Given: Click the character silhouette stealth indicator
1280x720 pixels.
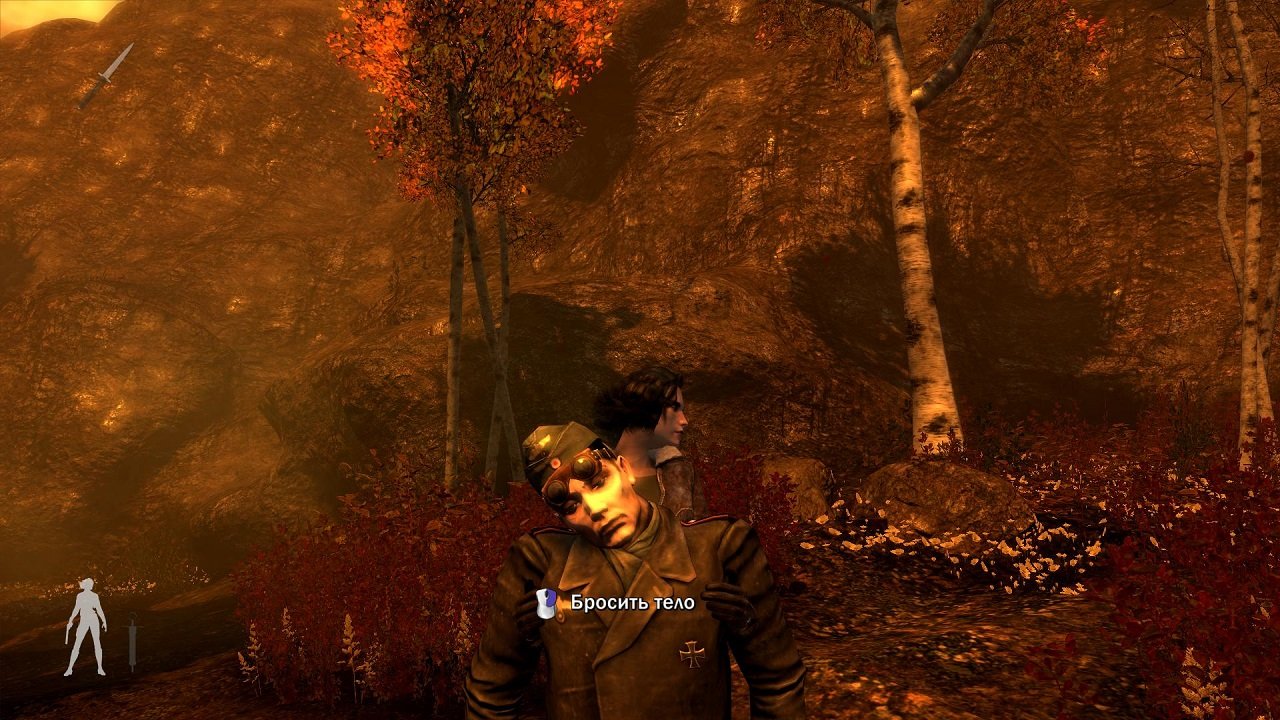Looking at the screenshot, I should (x=86, y=627).
